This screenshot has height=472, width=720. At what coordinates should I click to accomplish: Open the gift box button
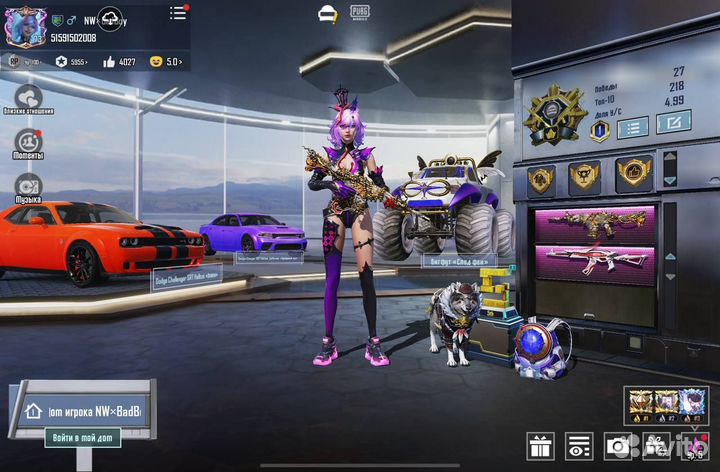point(541,446)
